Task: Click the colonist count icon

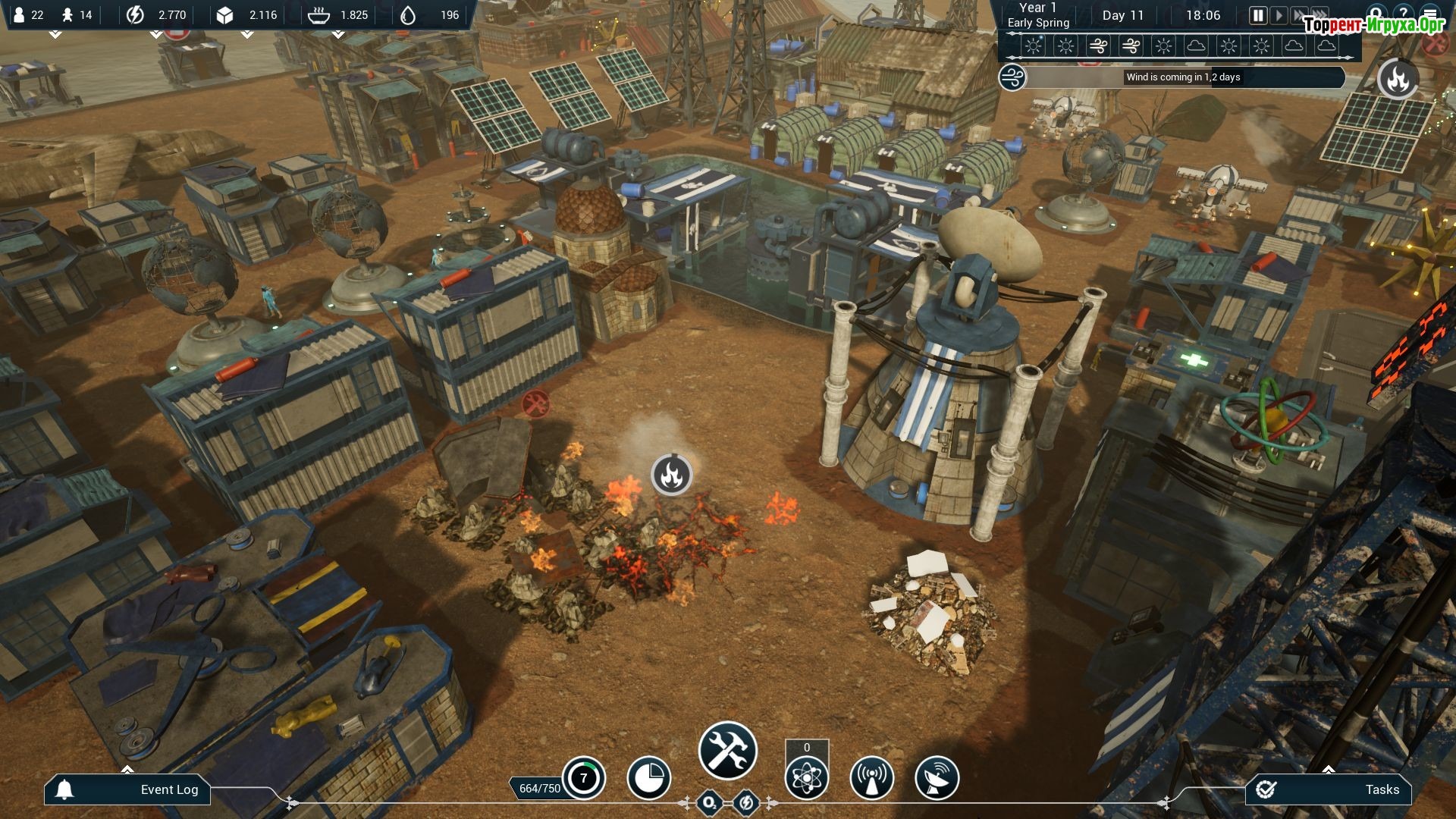Action: coord(20,15)
